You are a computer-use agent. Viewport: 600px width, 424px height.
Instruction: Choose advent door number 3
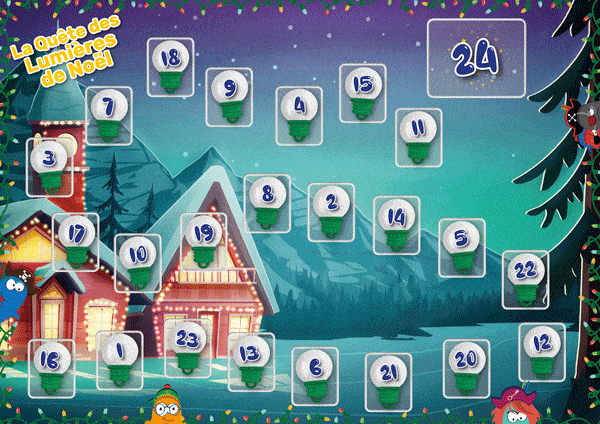point(48,165)
